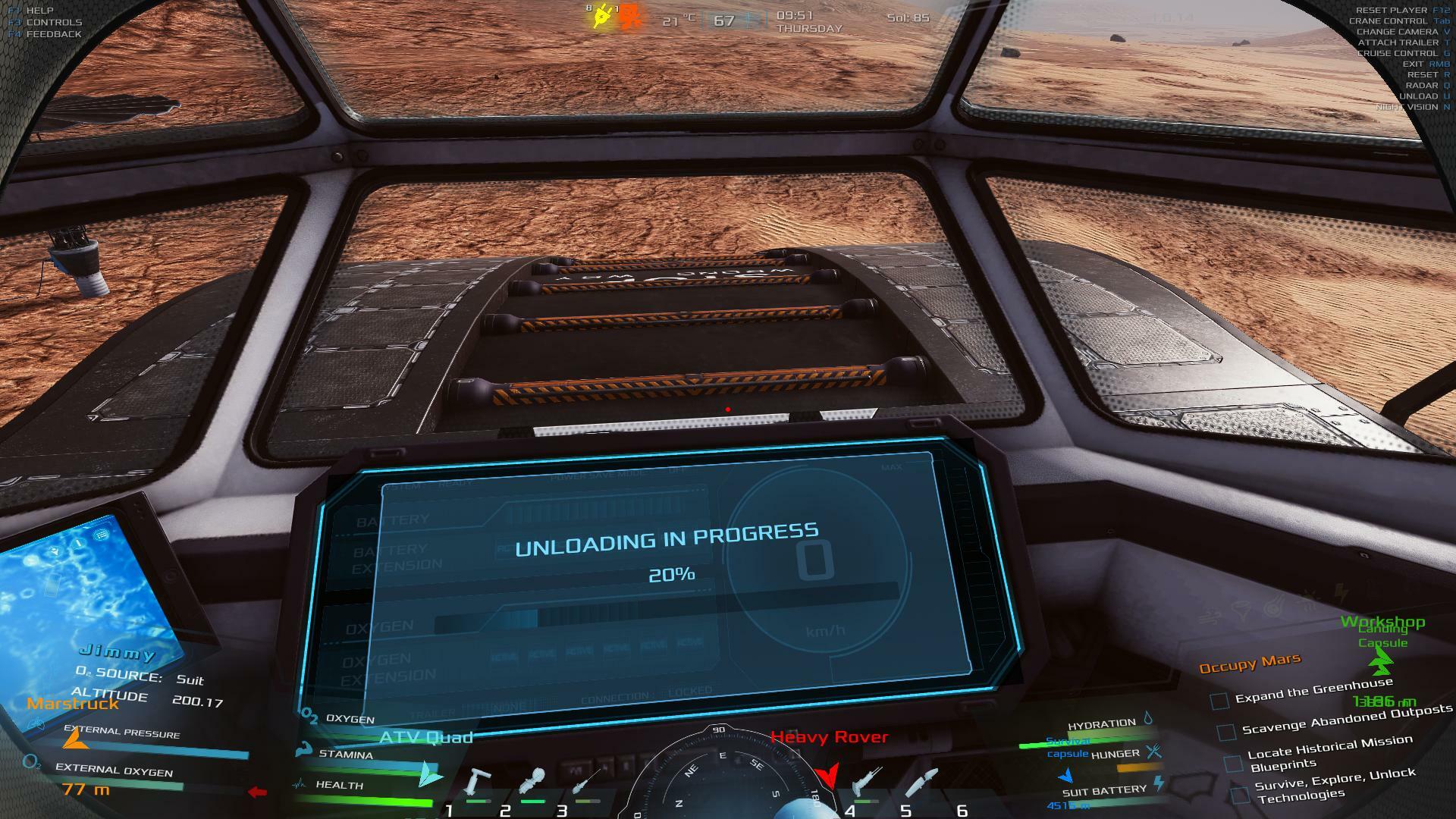Viewport: 1456px width, 819px height.
Task: Click the red Heavy Rover waypoint marker
Action: (827, 775)
